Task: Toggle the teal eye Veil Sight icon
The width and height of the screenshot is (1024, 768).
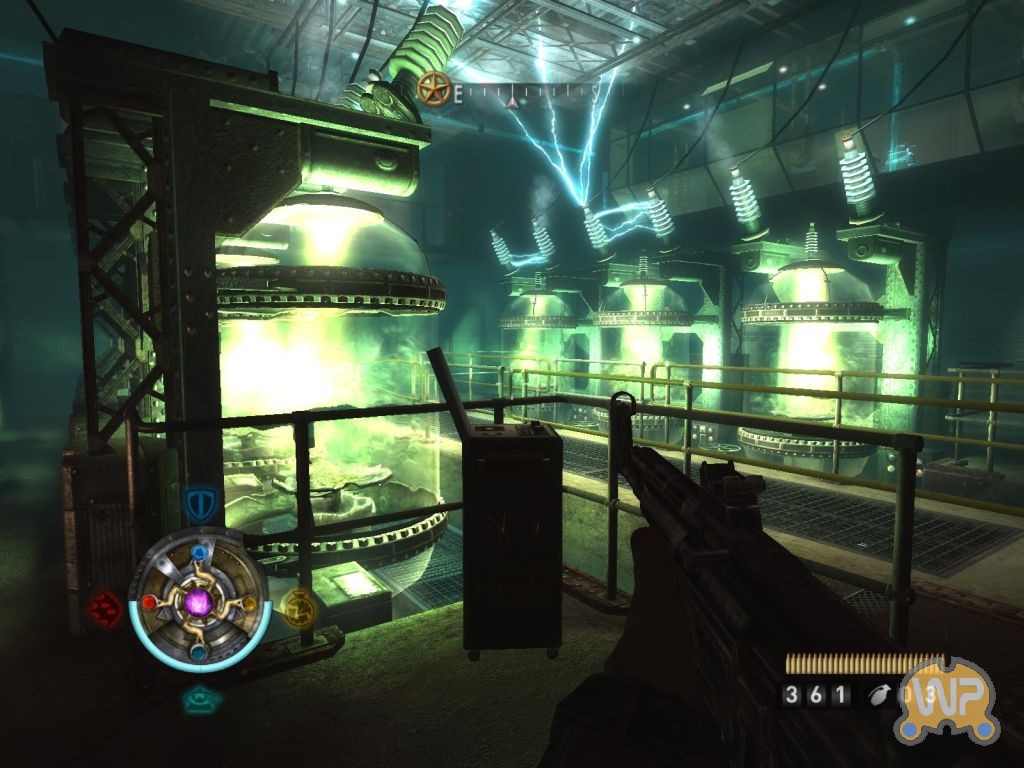Action: 200,699
